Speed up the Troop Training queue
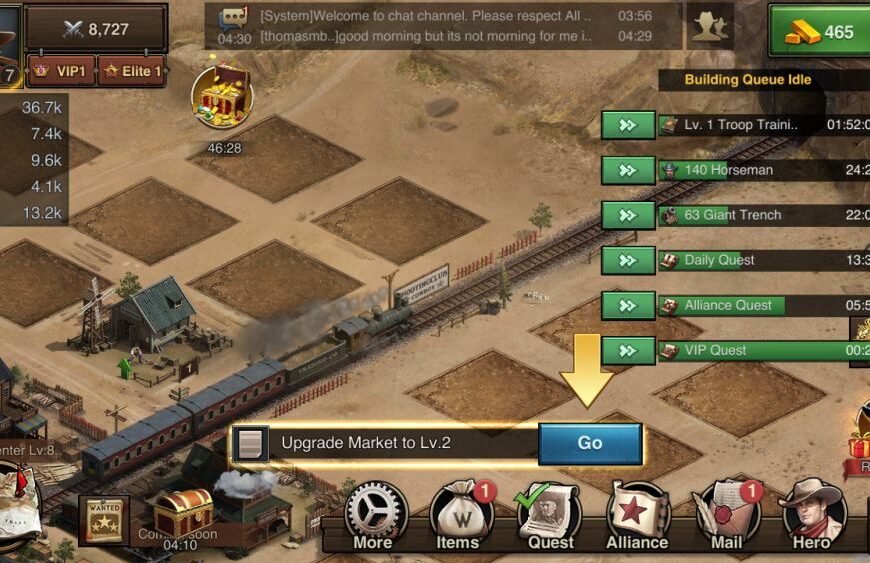870x563 pixels. (x=628, y=125)
